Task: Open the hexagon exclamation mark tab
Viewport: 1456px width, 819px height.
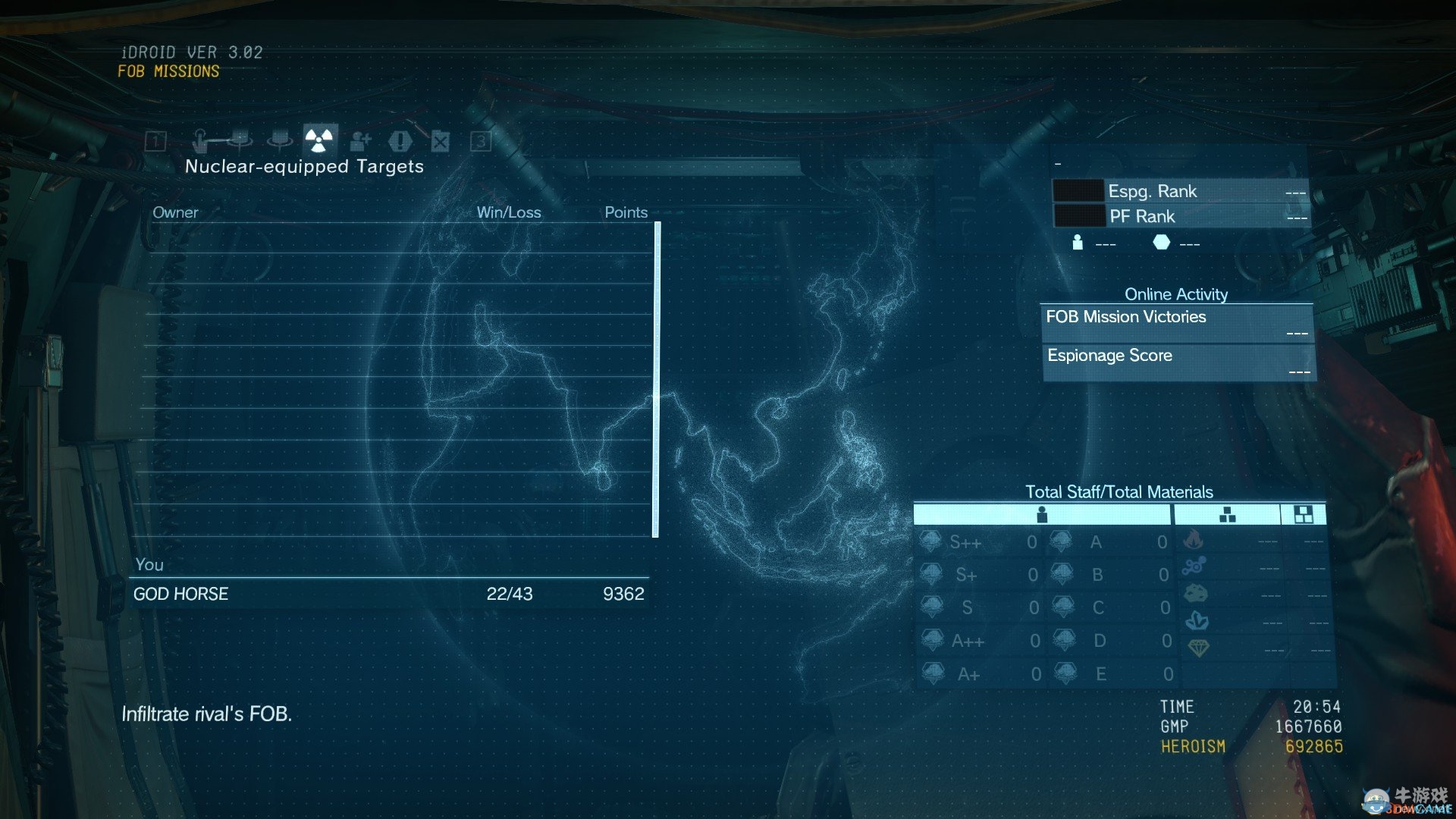Action: (400, 140)
